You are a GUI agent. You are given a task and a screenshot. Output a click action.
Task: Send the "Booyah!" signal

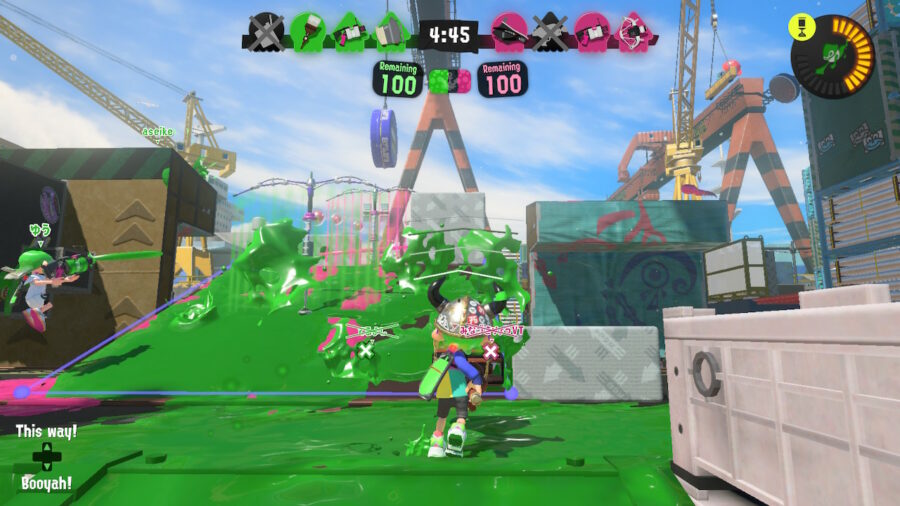tap(46, 482)
